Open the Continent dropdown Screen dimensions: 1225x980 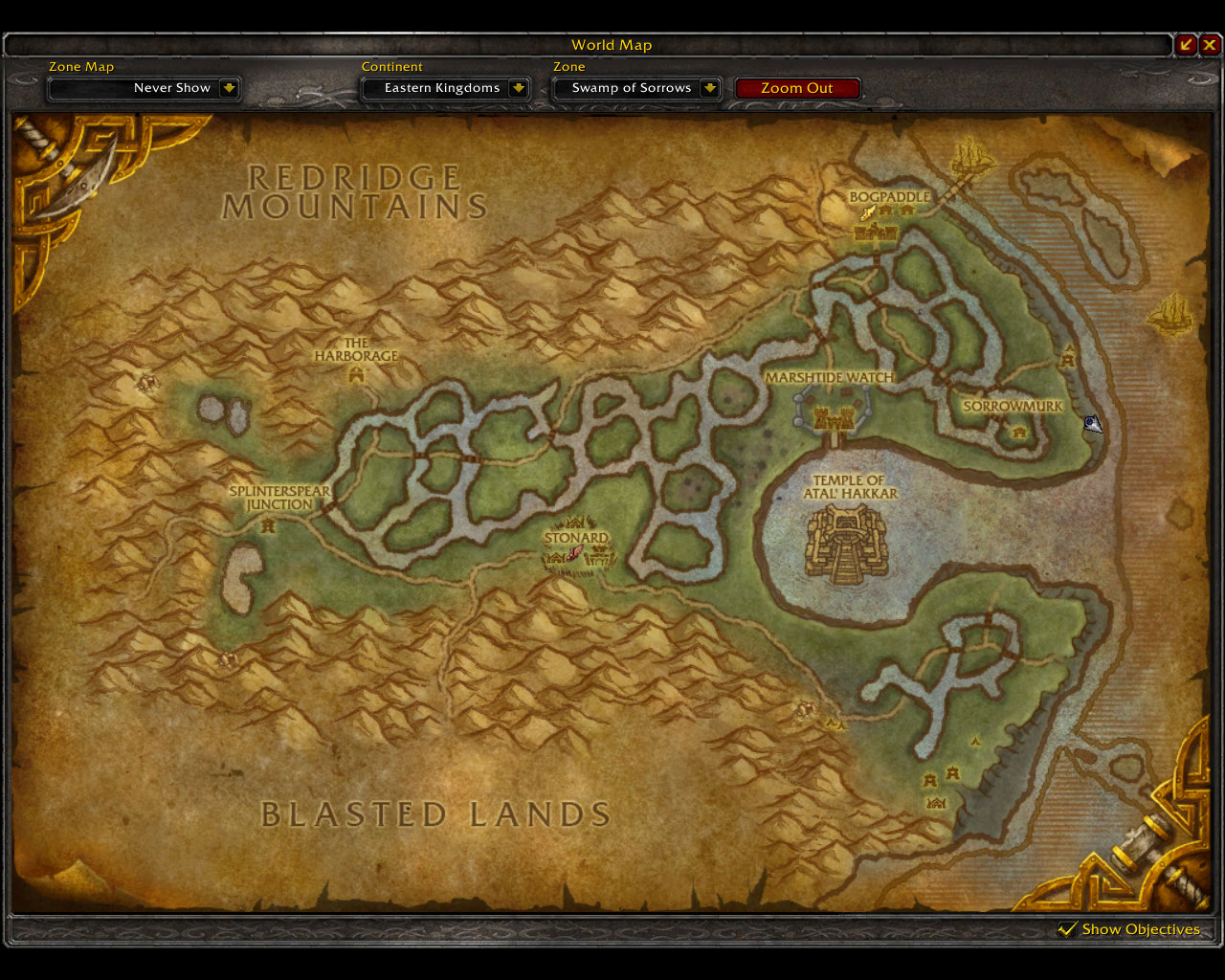518,88
